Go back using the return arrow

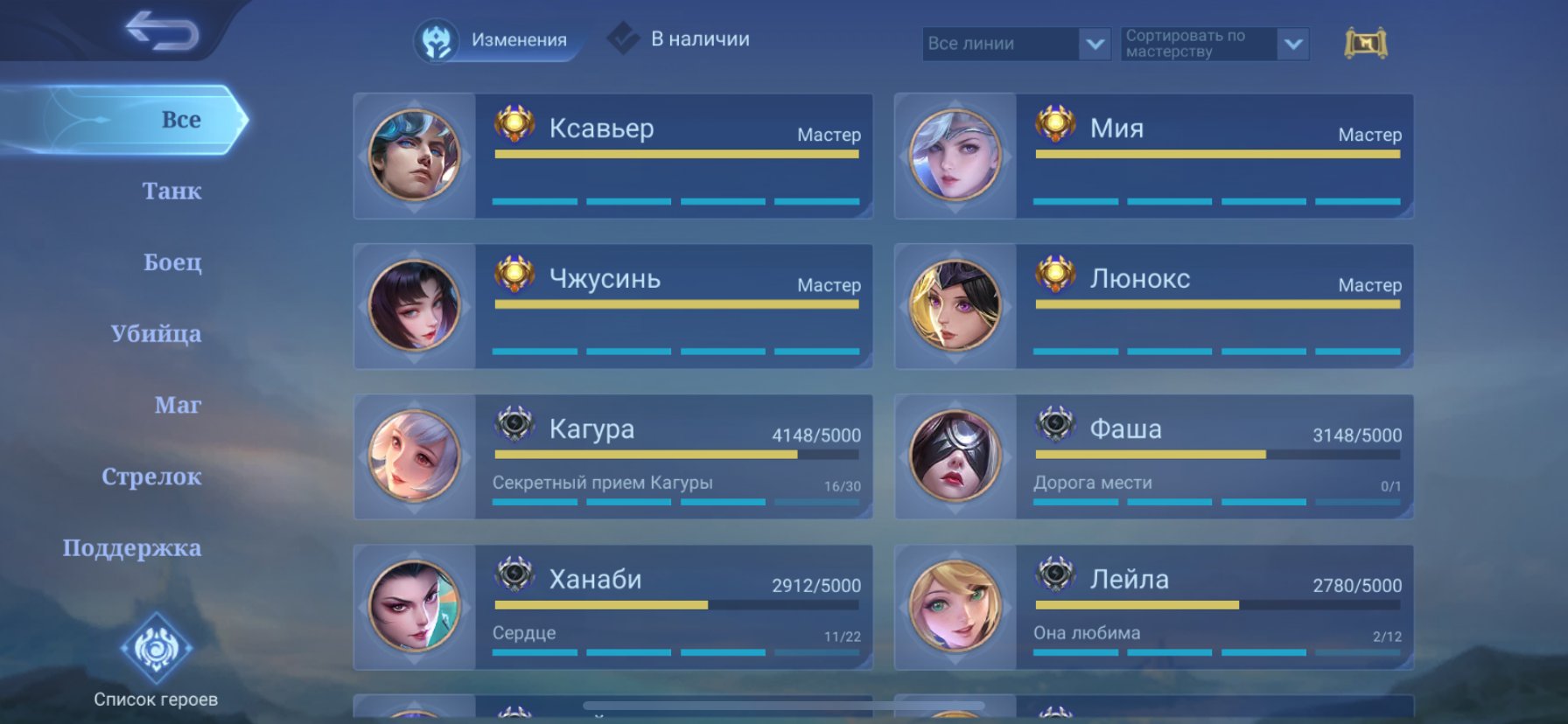click(163, 31)
